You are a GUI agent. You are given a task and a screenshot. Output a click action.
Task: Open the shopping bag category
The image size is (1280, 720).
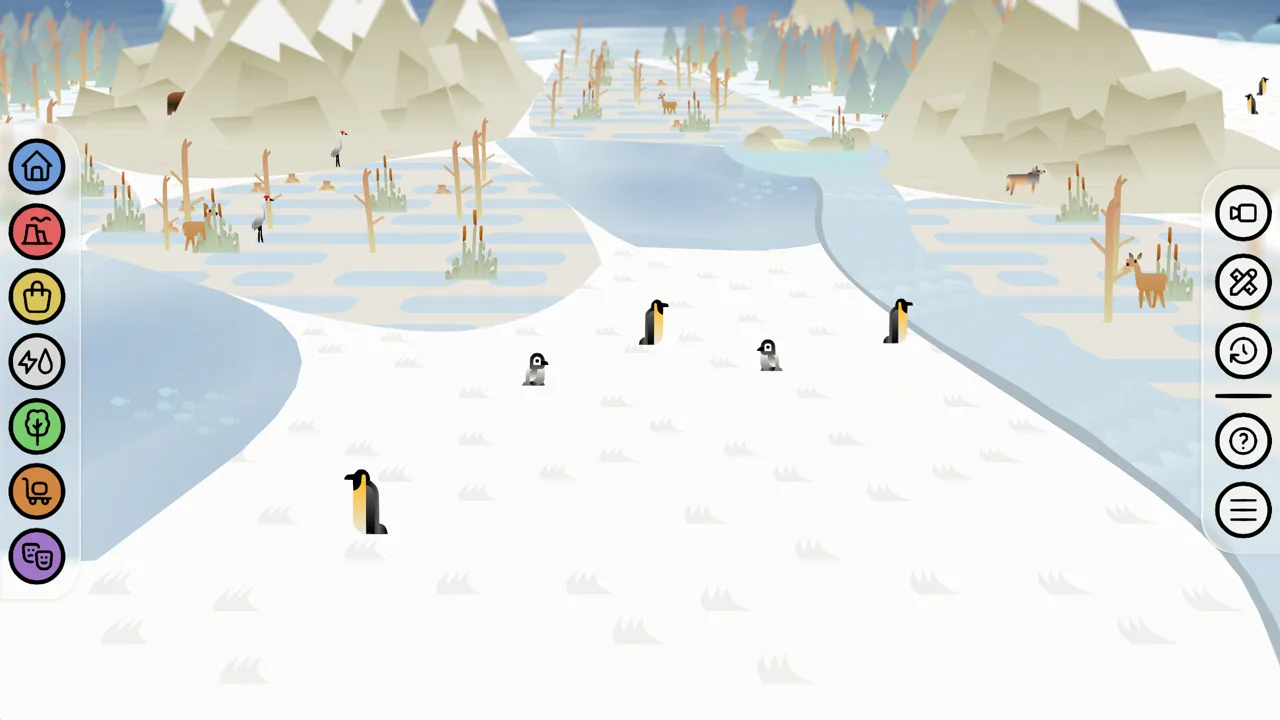[37, 297]
